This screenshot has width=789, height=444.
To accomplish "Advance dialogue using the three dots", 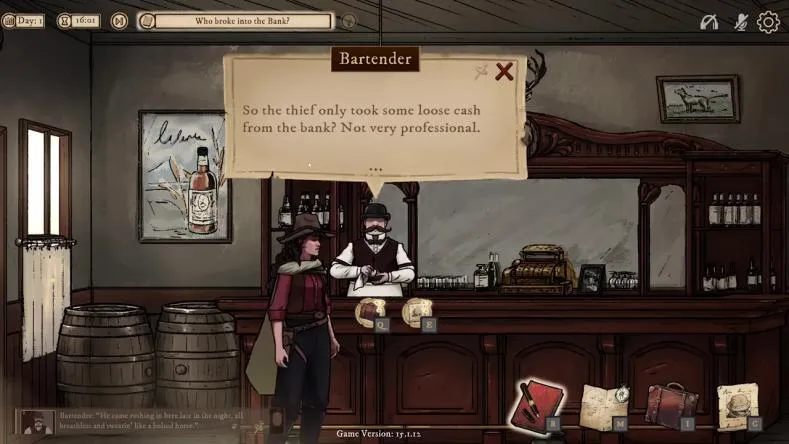I will (x=376, y=170).
